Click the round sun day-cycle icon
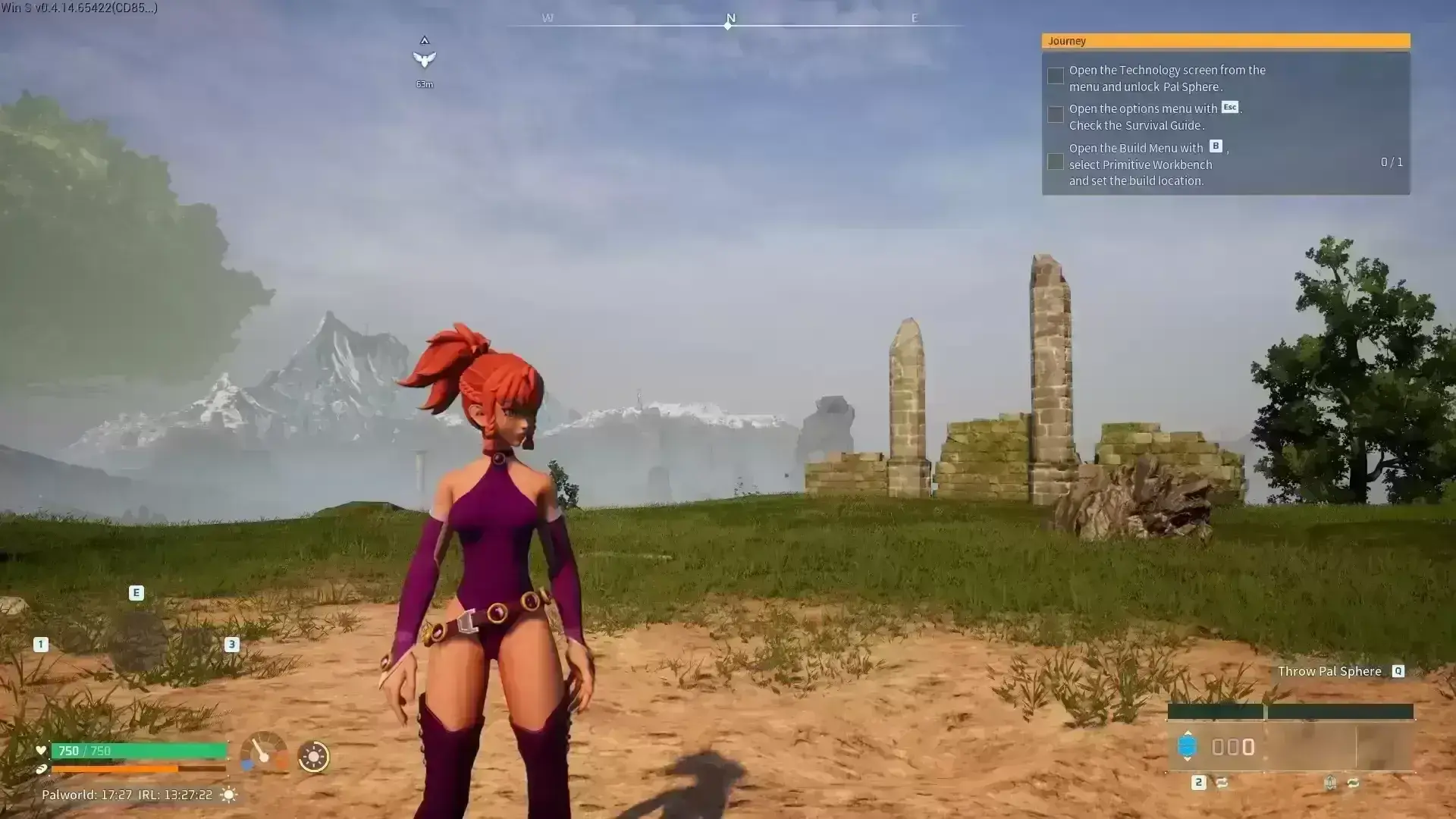The width and height of the screenshot is (1456, 819). pos(313,756)
